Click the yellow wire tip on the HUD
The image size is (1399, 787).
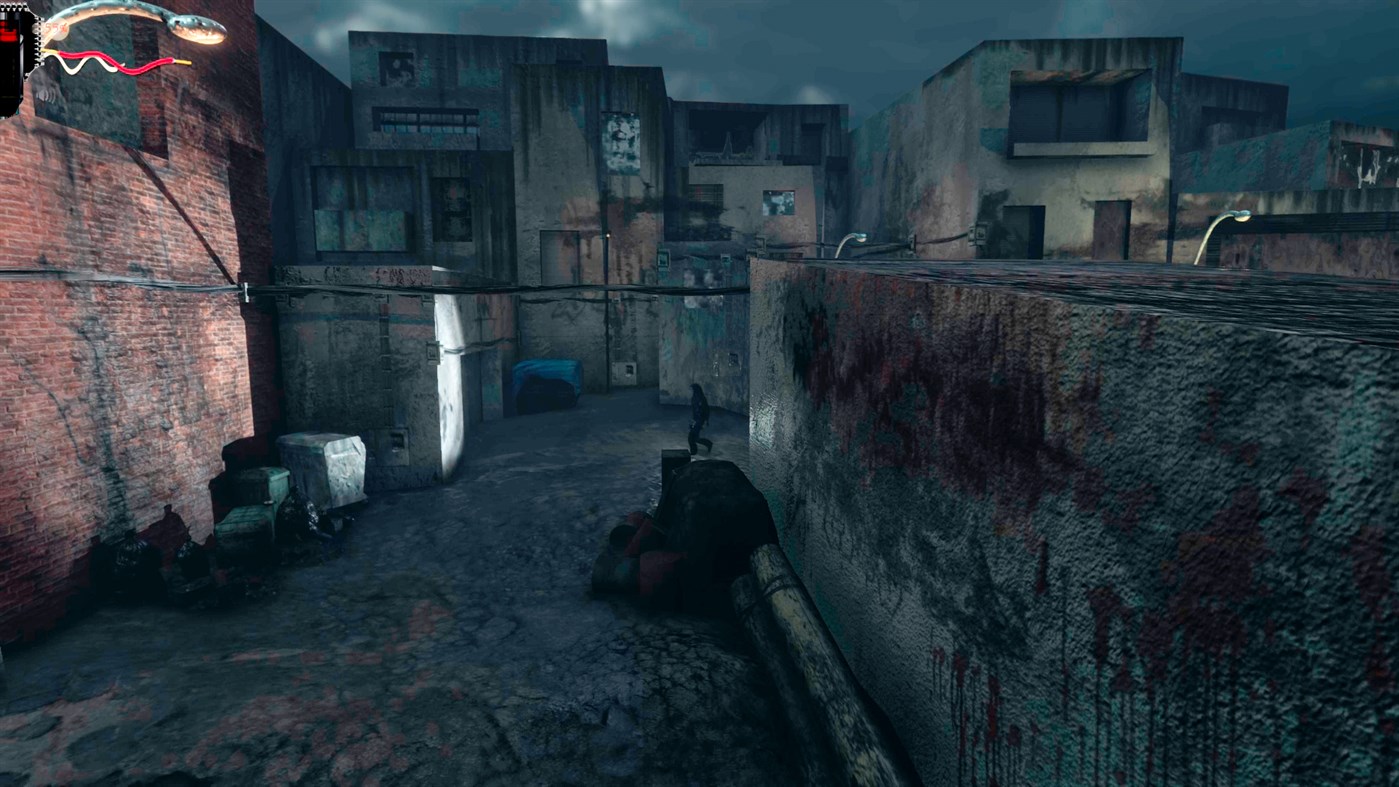click(x=183, y=62)
